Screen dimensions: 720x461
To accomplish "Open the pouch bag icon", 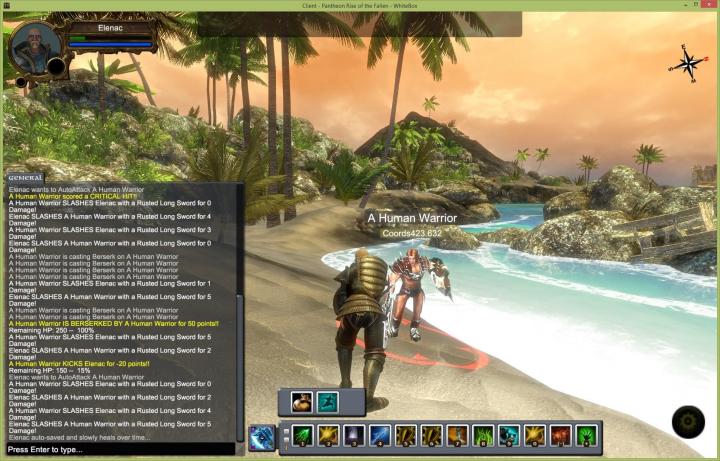I will pos(301,401).
